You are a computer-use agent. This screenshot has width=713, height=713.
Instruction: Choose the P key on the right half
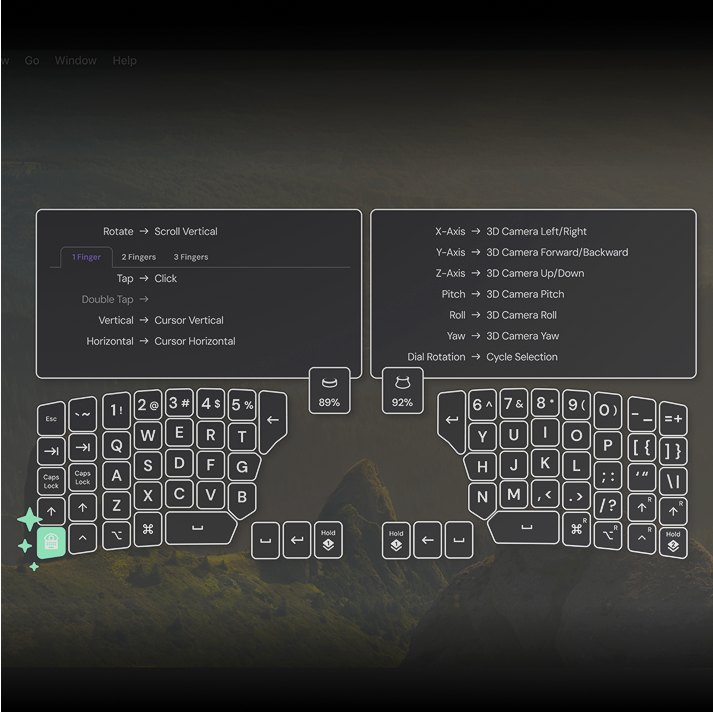[x=607, y=444]
